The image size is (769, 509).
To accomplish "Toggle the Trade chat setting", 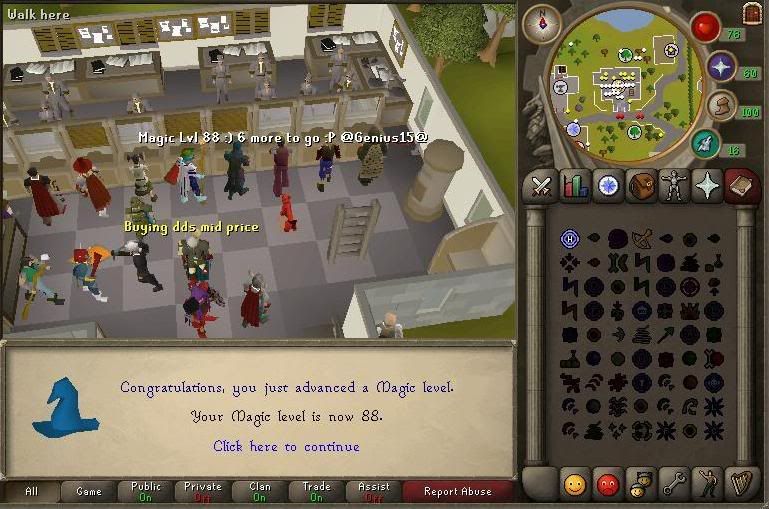I will coord(316,491).
